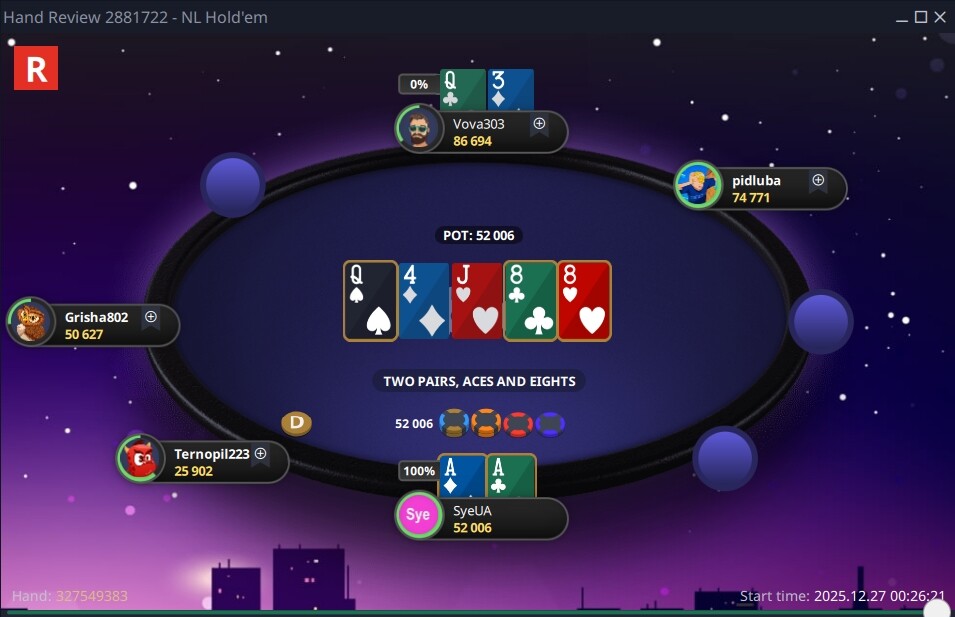This screenshot has width=955, height=617.
Task: Click Vova303's player avatar
Action: (419, 130)
